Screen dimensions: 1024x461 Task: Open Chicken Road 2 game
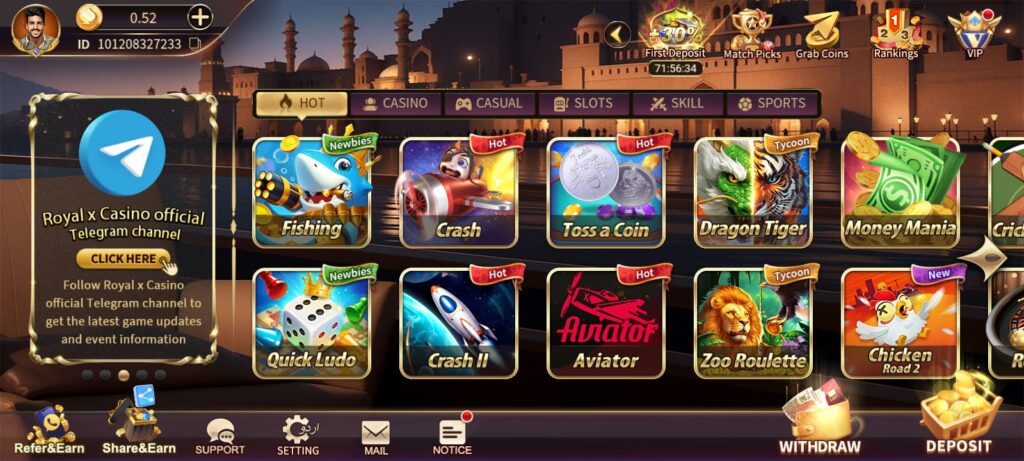900,322
